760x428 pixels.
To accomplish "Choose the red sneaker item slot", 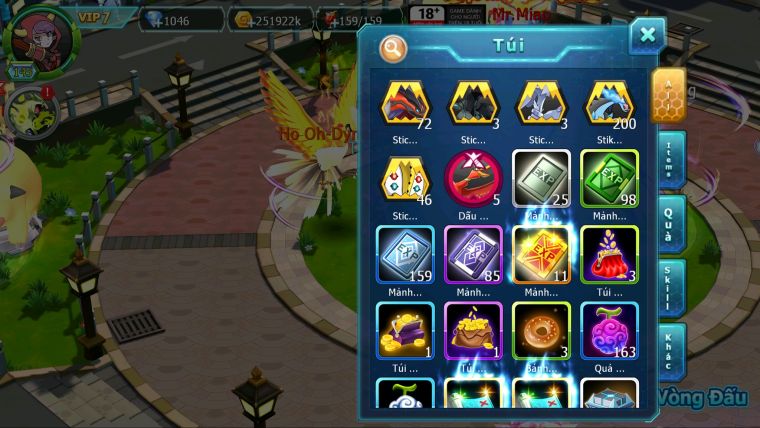I will tap(473, 178).
